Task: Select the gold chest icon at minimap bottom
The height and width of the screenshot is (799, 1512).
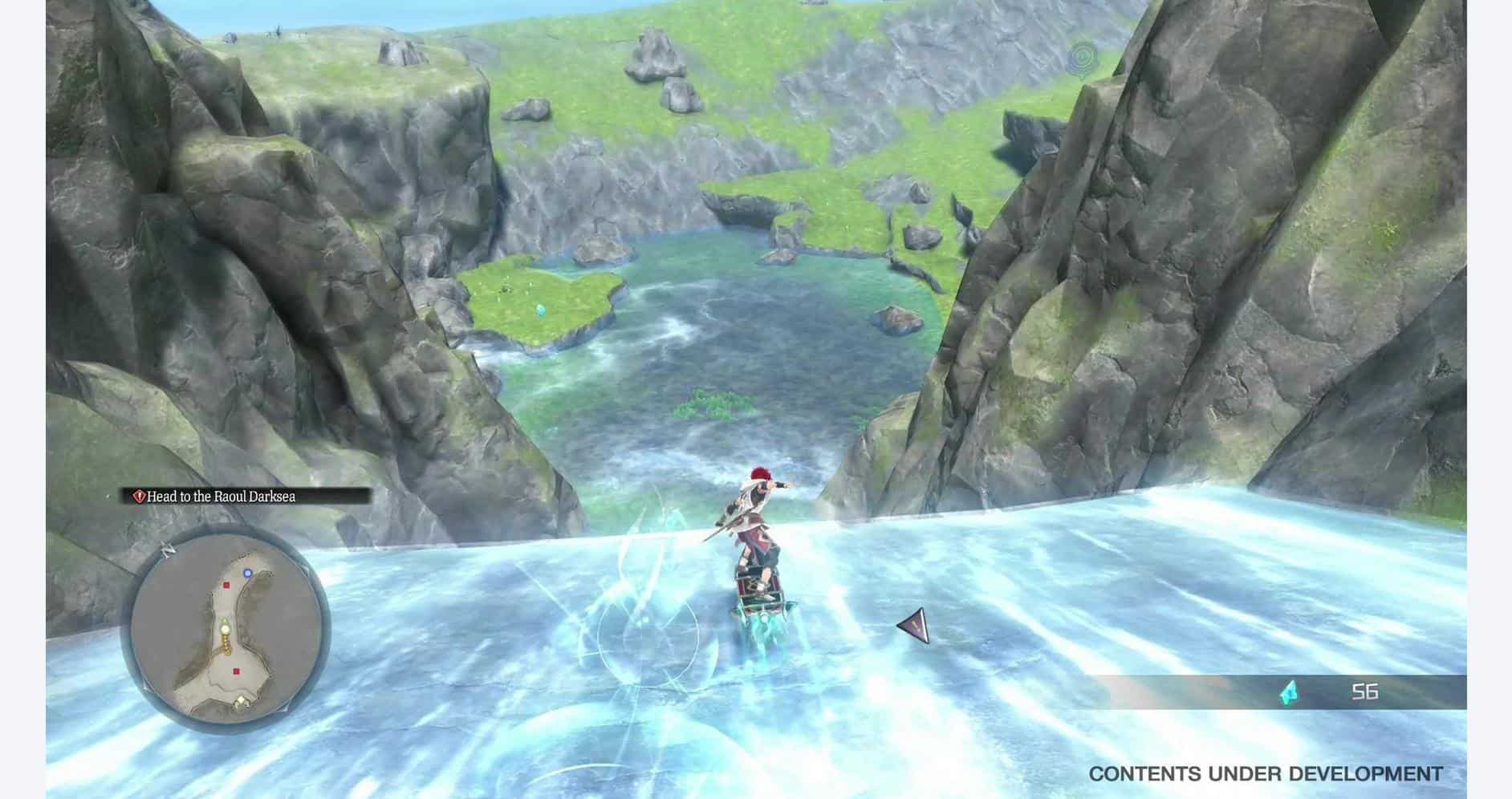Action: tap(241, 701)
